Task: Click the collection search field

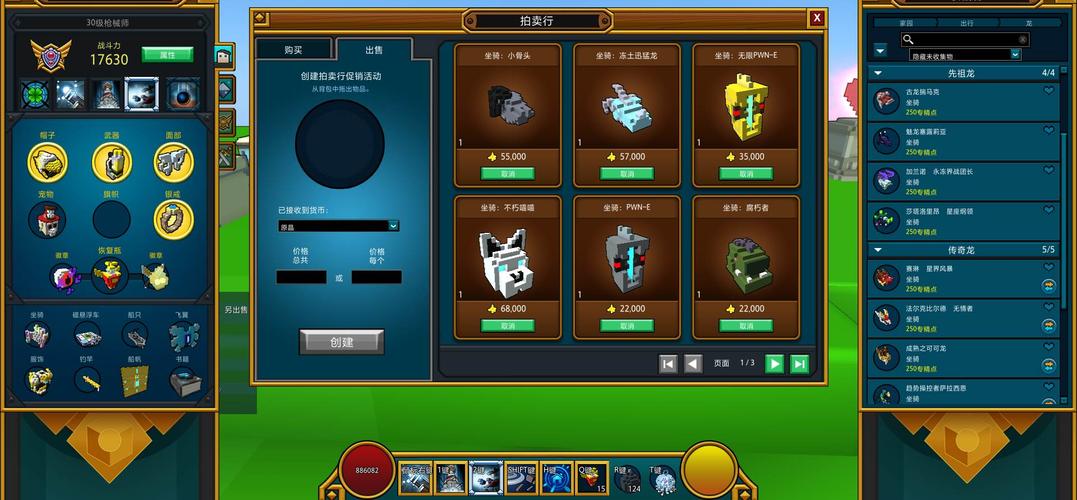Action: click(x=966, y=40)
